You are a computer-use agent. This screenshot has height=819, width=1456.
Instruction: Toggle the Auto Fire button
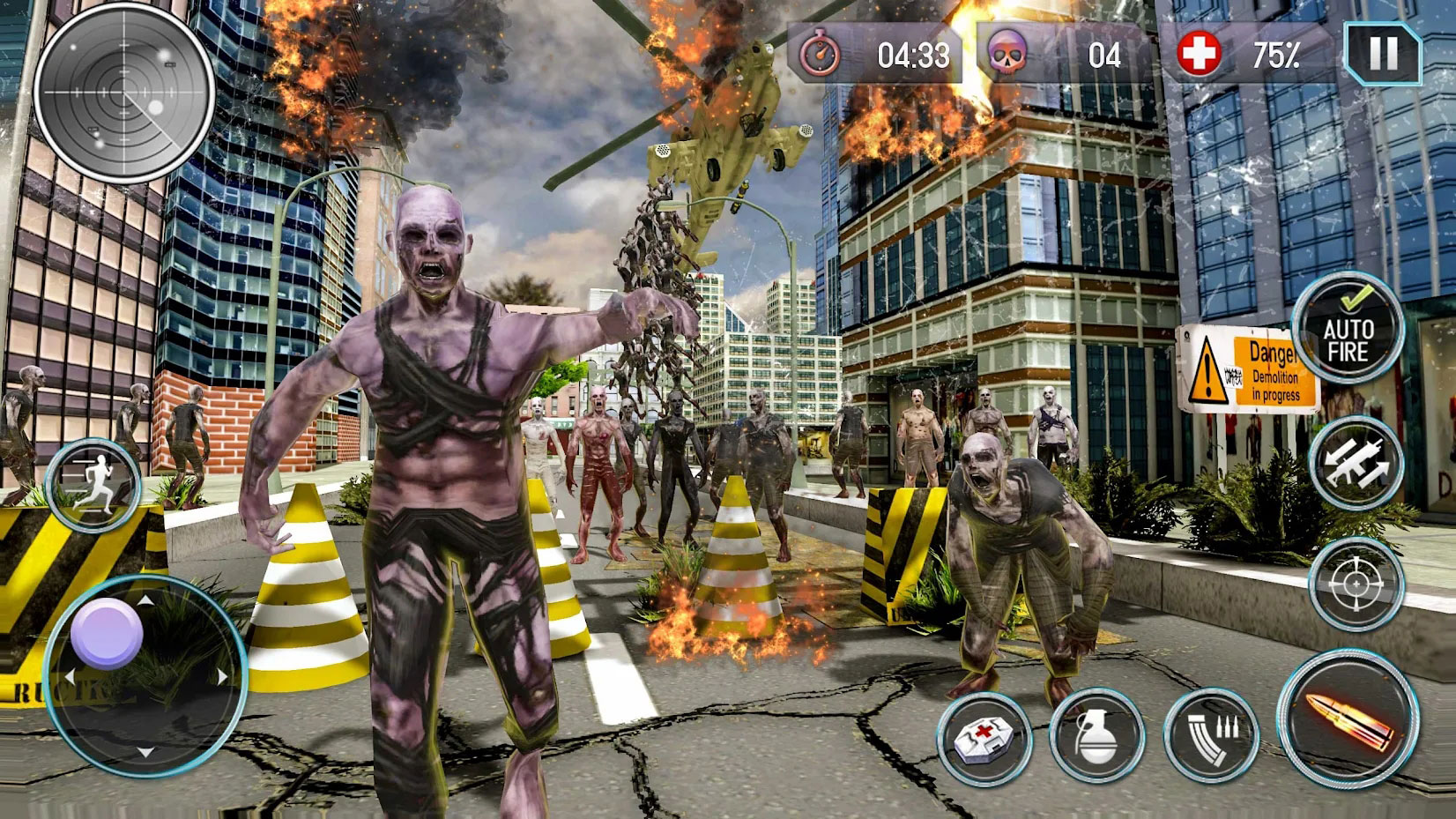1347,329
